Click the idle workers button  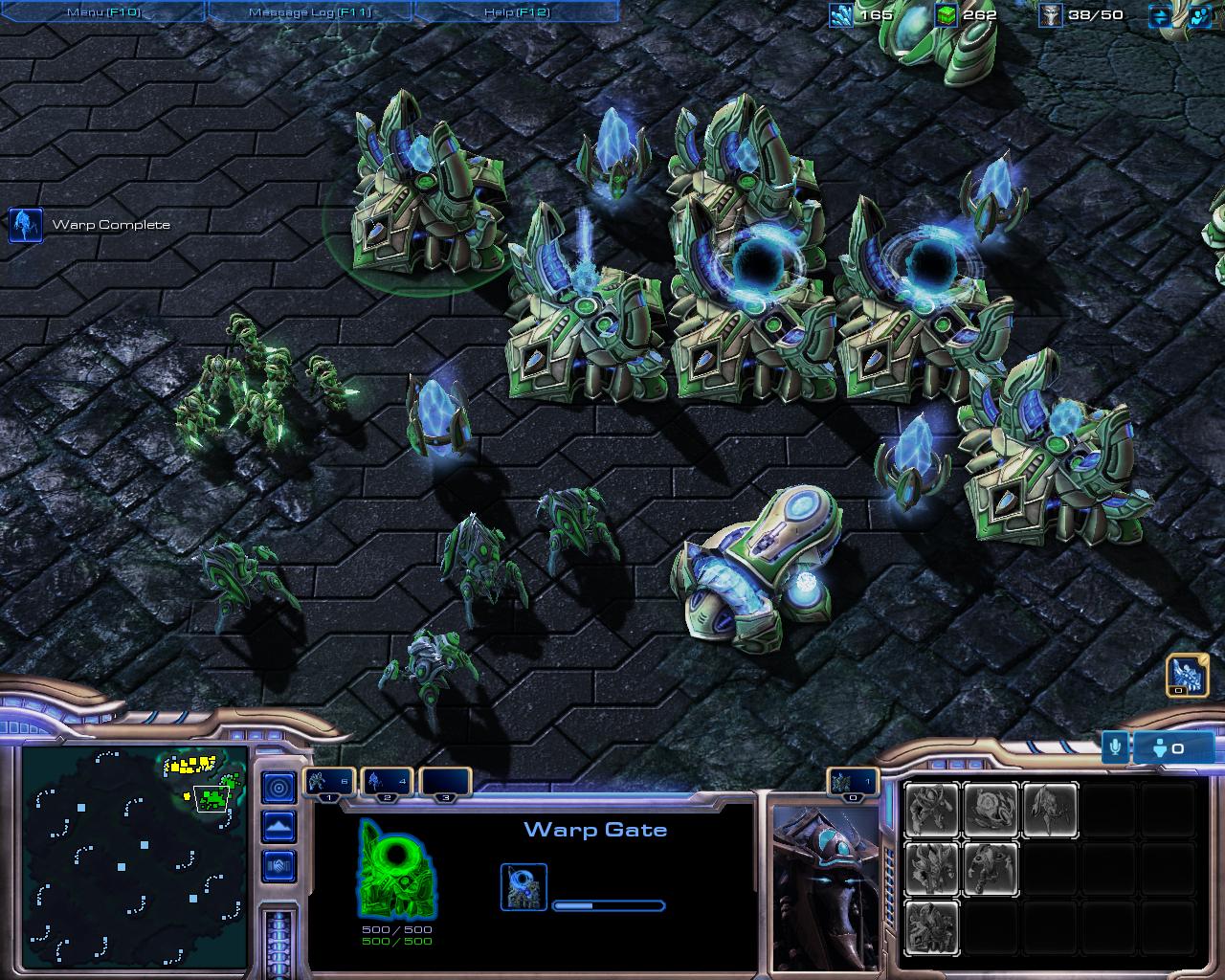pos(1187,677)
